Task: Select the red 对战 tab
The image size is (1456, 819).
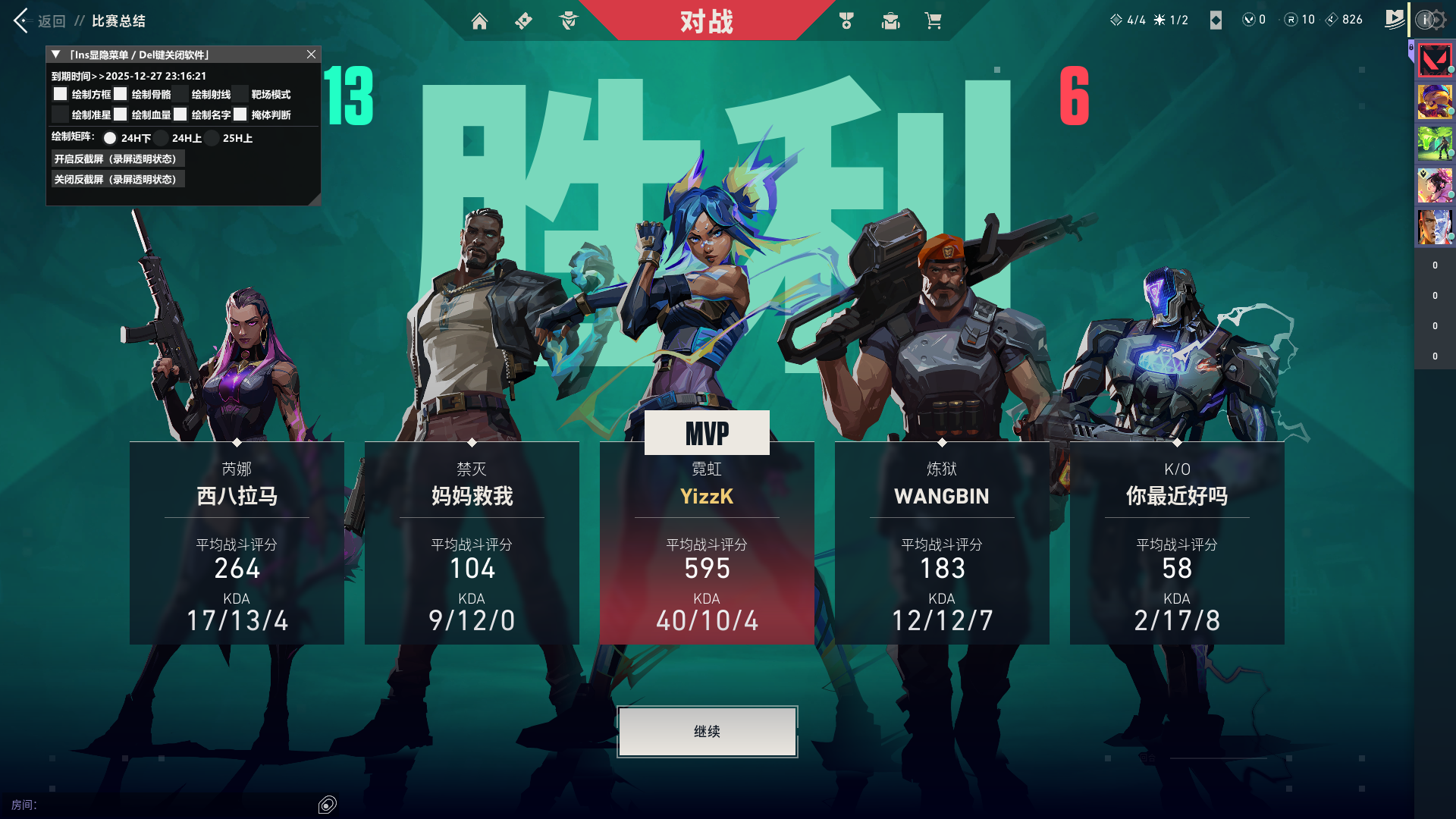Action: (706, 21)
